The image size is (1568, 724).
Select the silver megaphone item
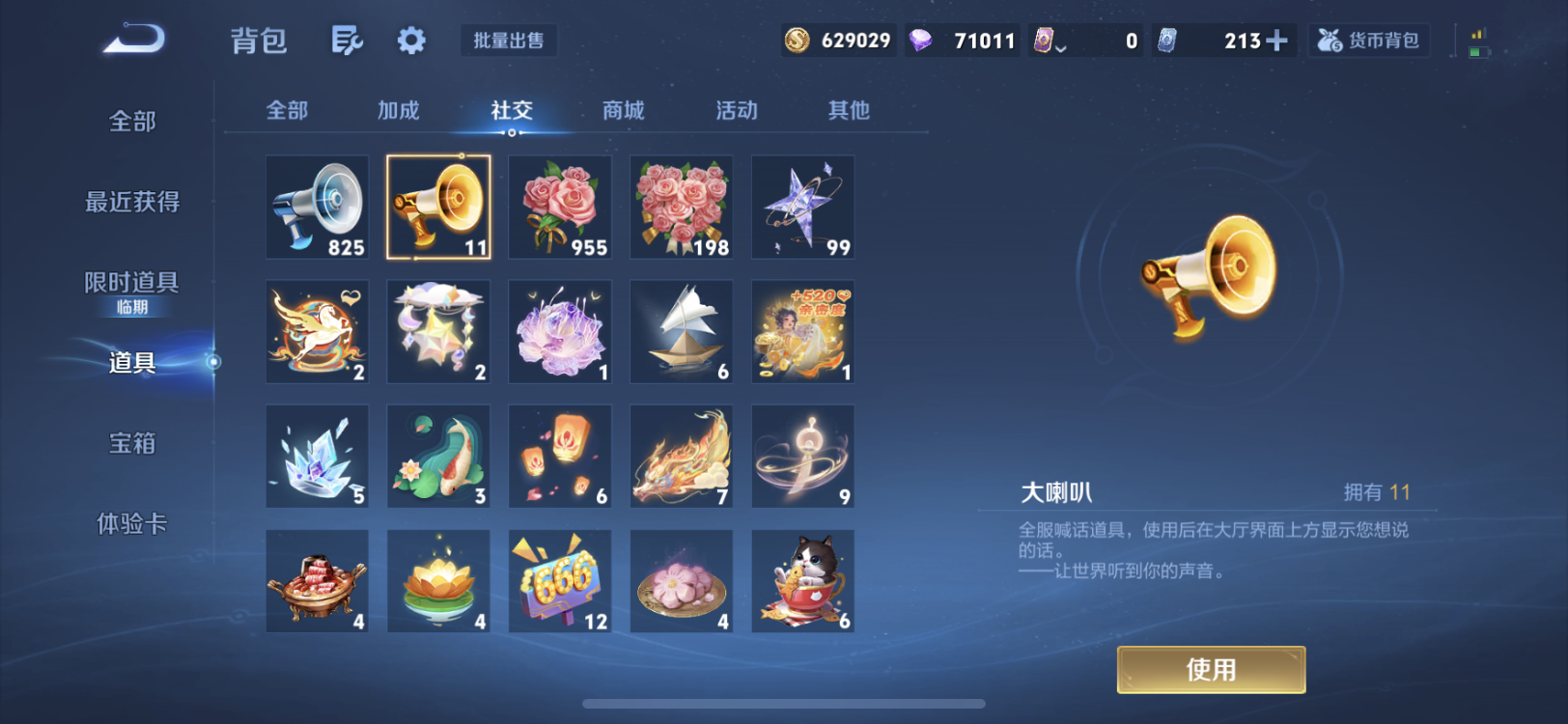pyautogui.click(x=317, y=207)
